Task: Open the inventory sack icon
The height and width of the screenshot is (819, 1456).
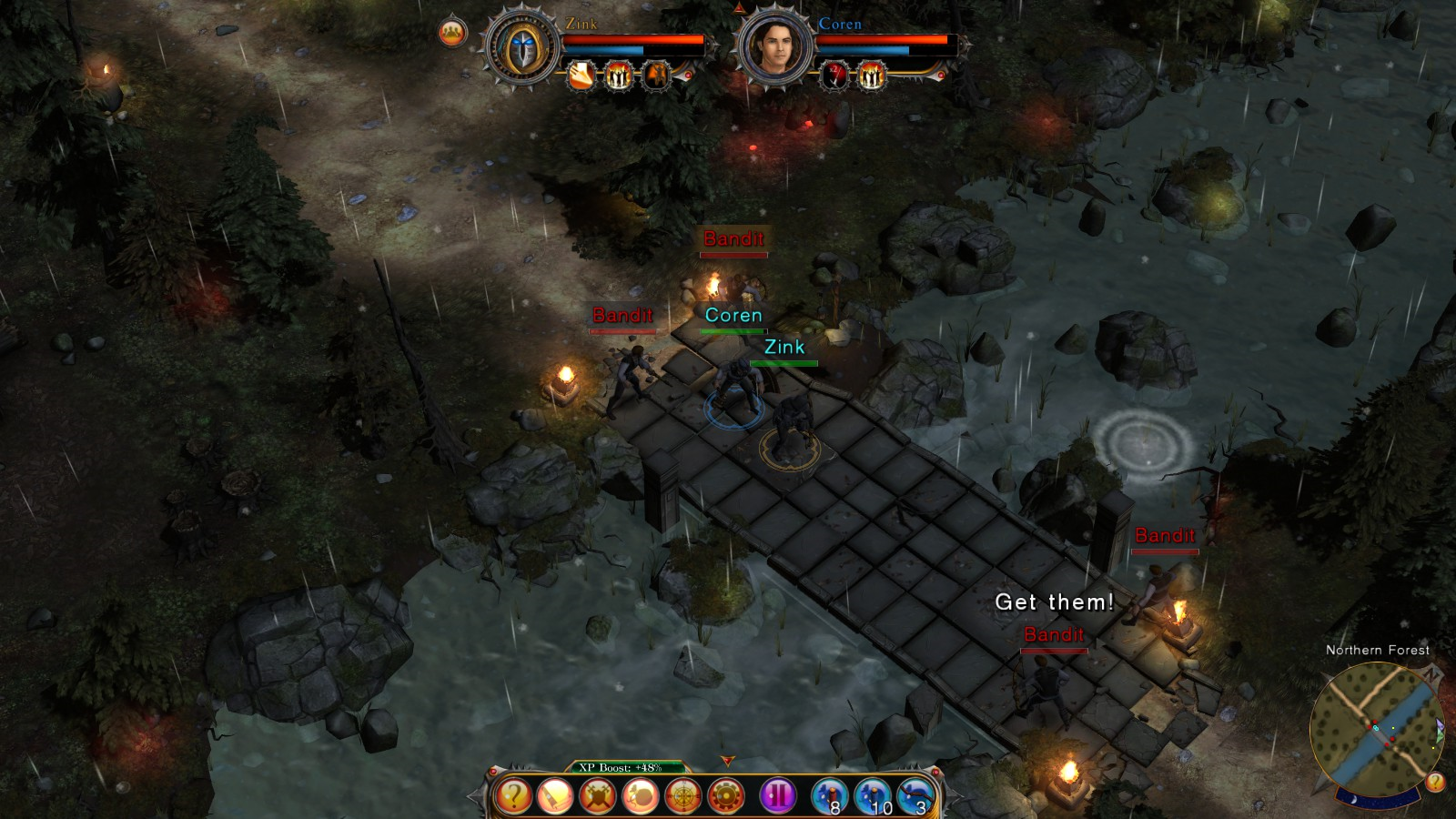Action: tap(641, 796)
